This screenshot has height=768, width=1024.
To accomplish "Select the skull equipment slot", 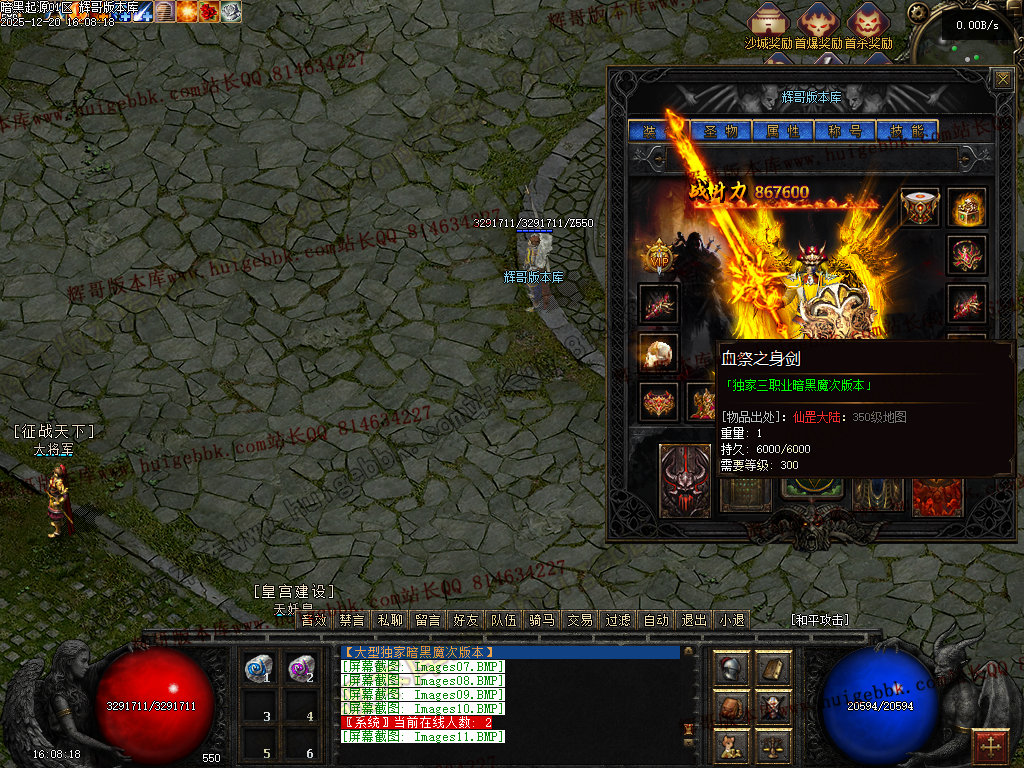I will [x=658, y=353].
